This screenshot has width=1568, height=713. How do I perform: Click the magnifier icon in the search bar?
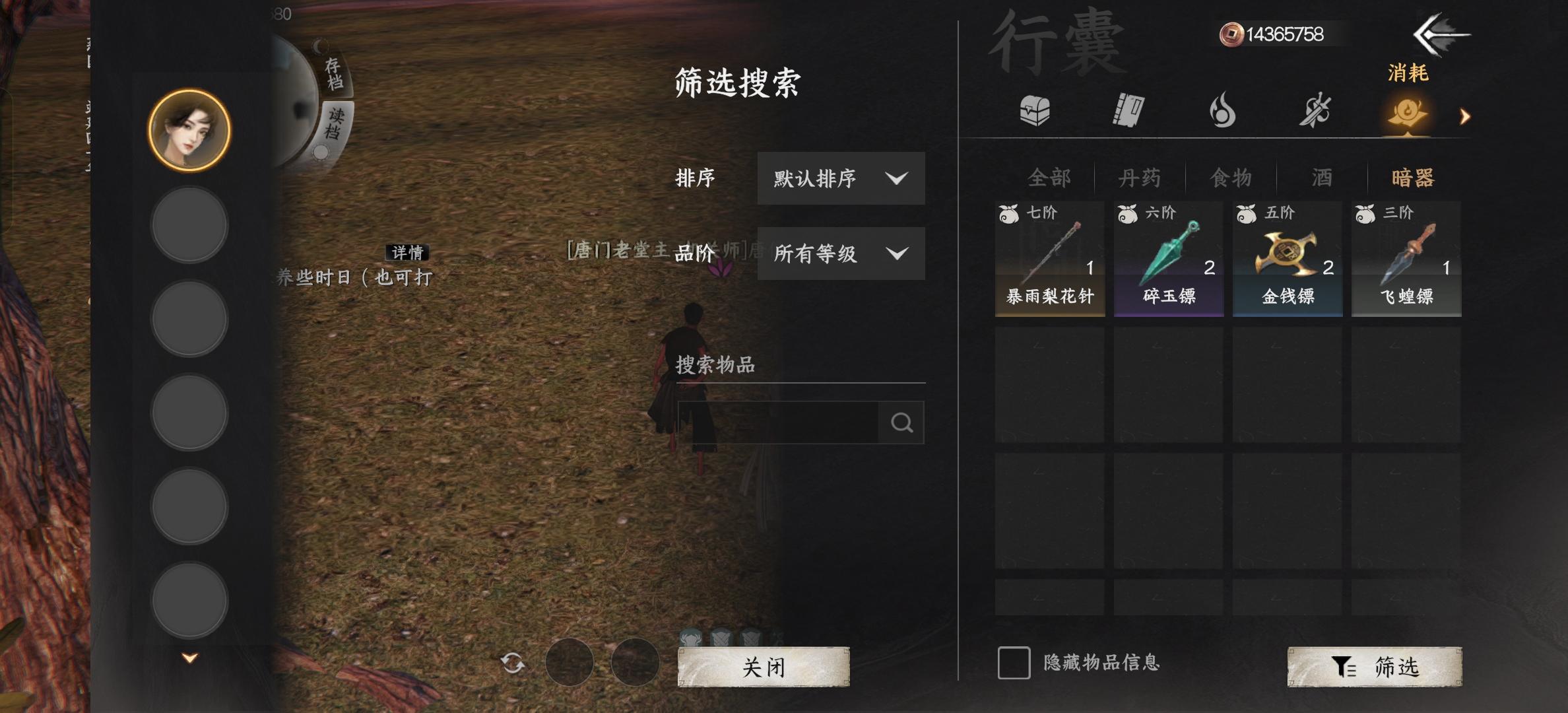(x=902, y=421)
